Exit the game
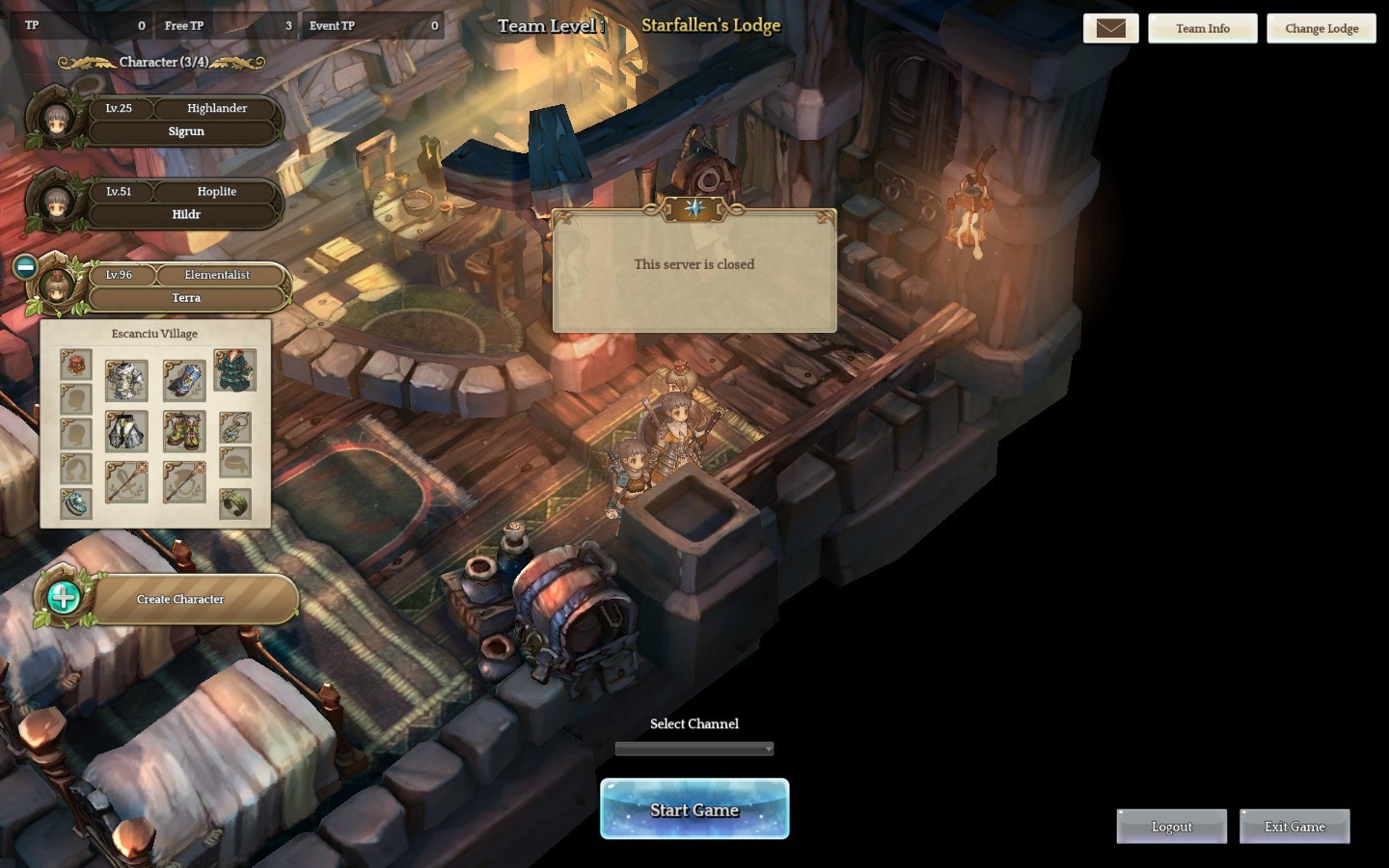 [x=1294, y=827]
